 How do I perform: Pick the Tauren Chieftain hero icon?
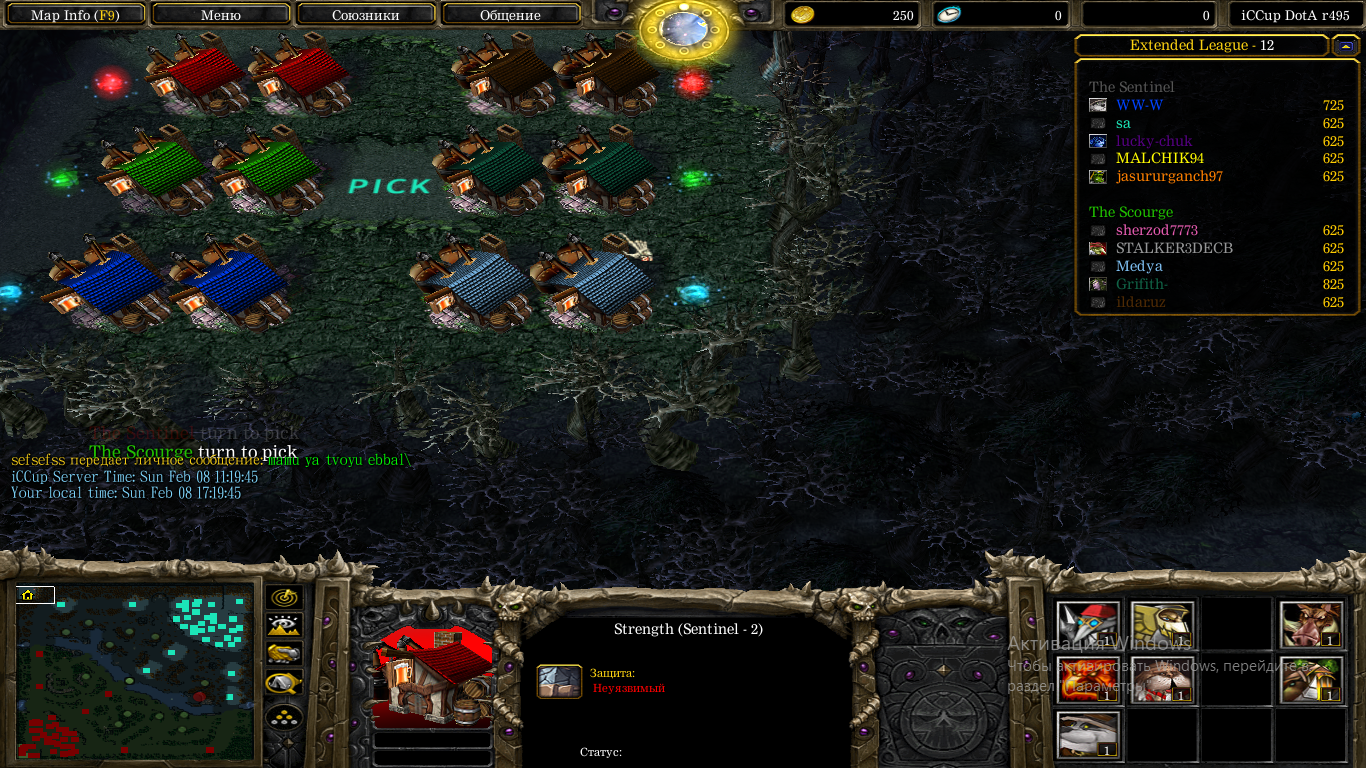[1310, 681]
